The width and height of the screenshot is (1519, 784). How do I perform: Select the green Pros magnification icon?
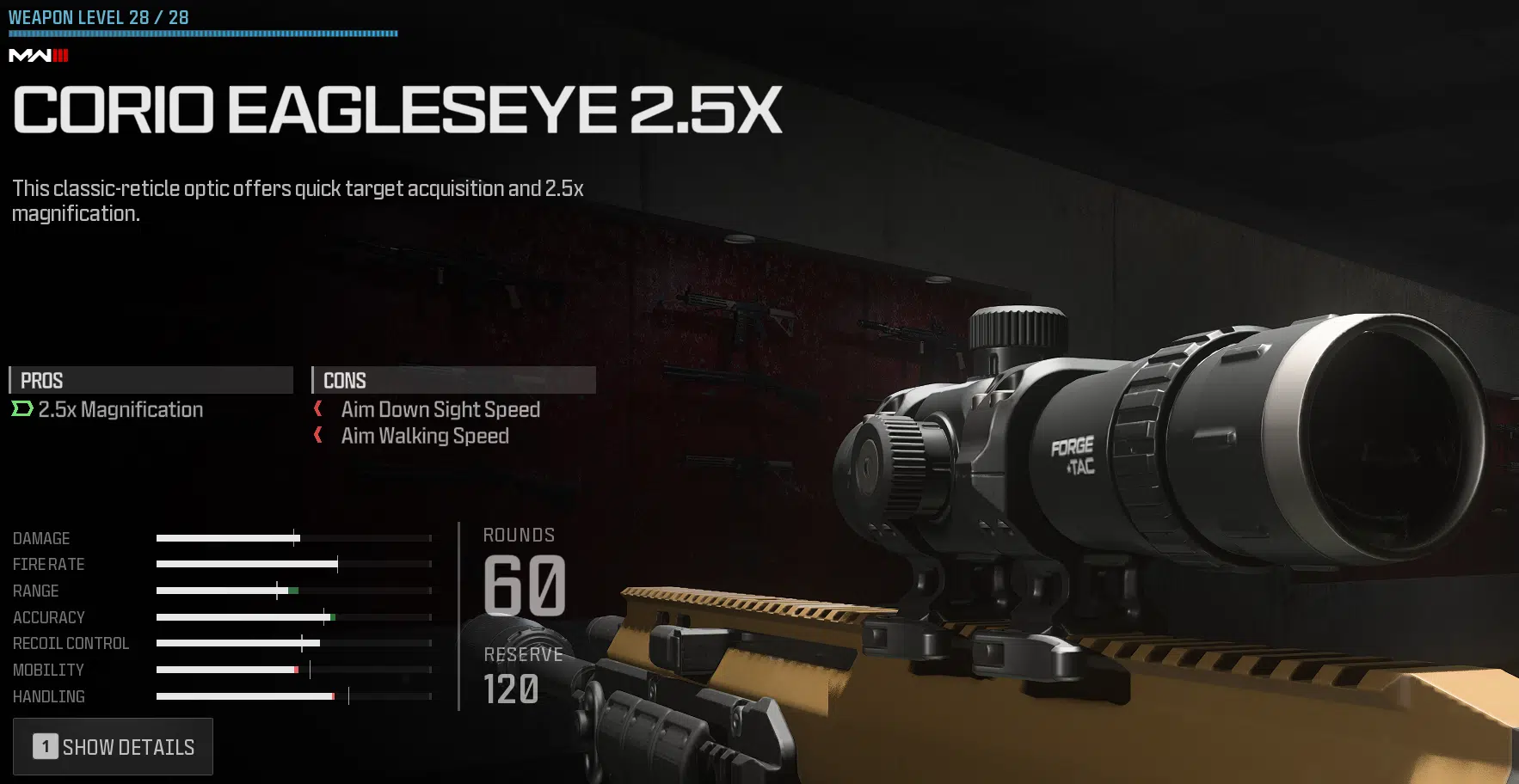[22, 409]
